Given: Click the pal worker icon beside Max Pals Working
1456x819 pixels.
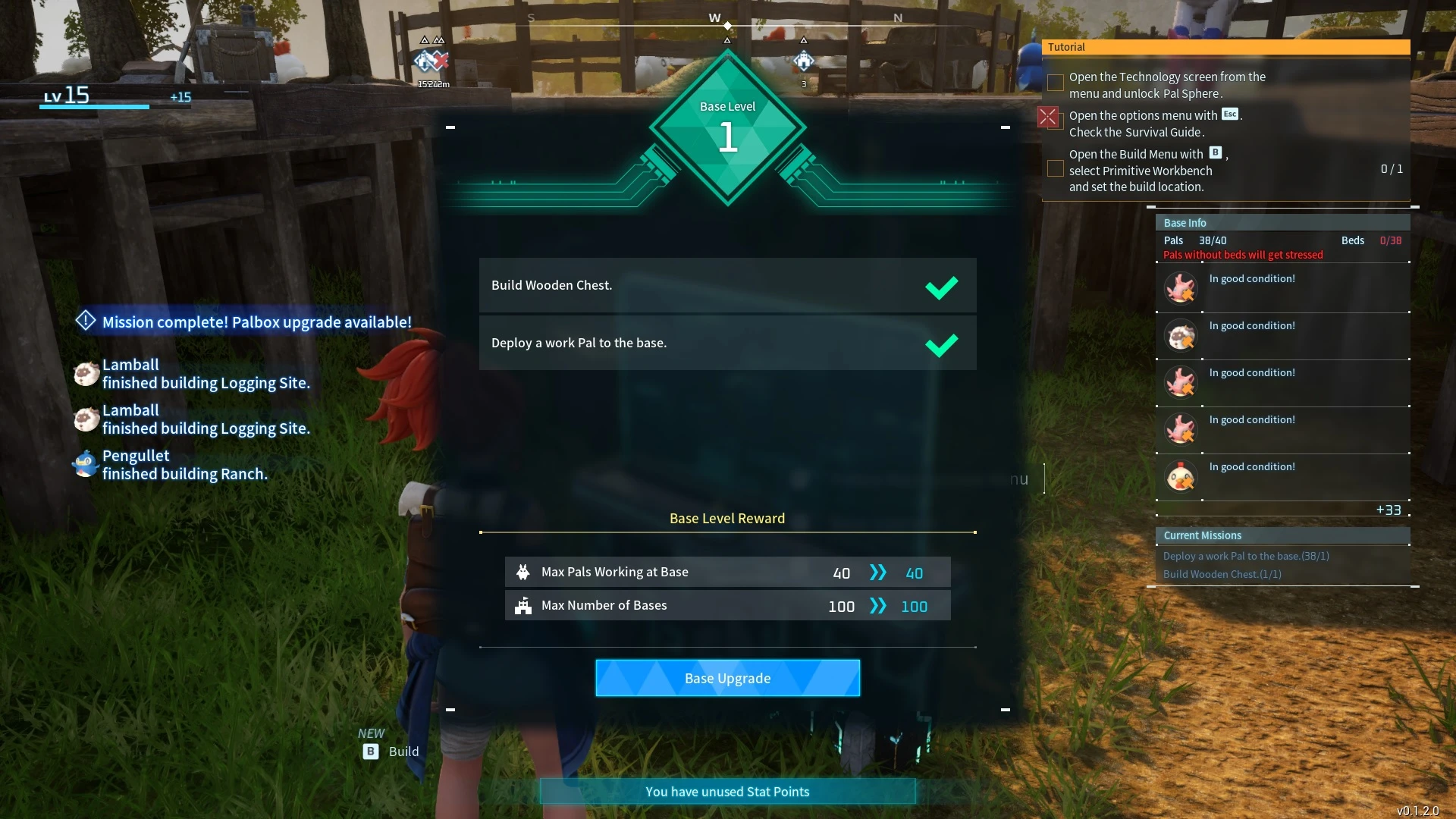Looking at the screenshot, I should click(524, 572).
